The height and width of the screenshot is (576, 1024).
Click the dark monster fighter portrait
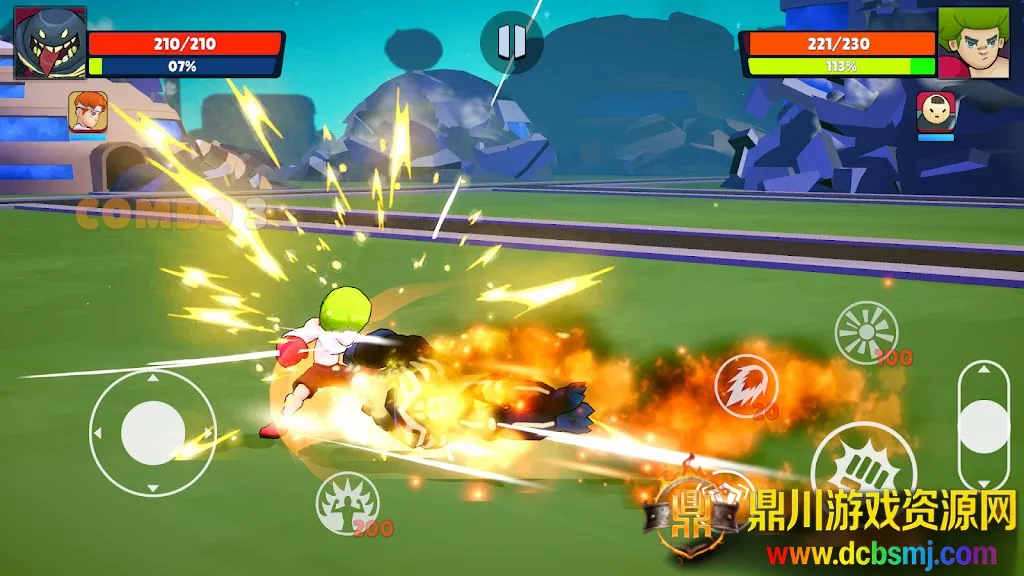coord(50,43)
